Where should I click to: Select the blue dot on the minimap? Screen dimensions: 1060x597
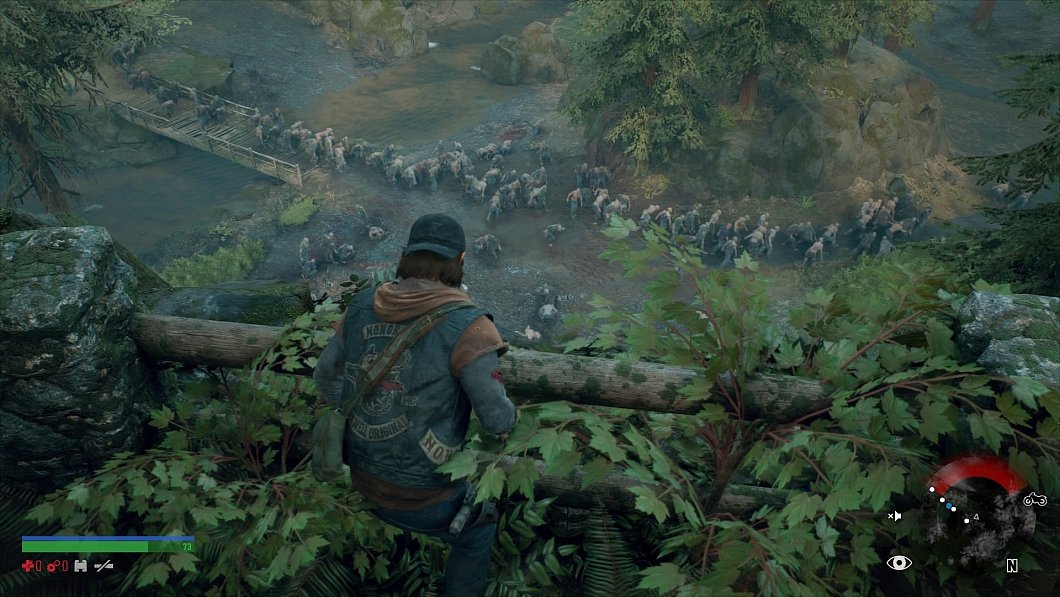coord(951,506)
